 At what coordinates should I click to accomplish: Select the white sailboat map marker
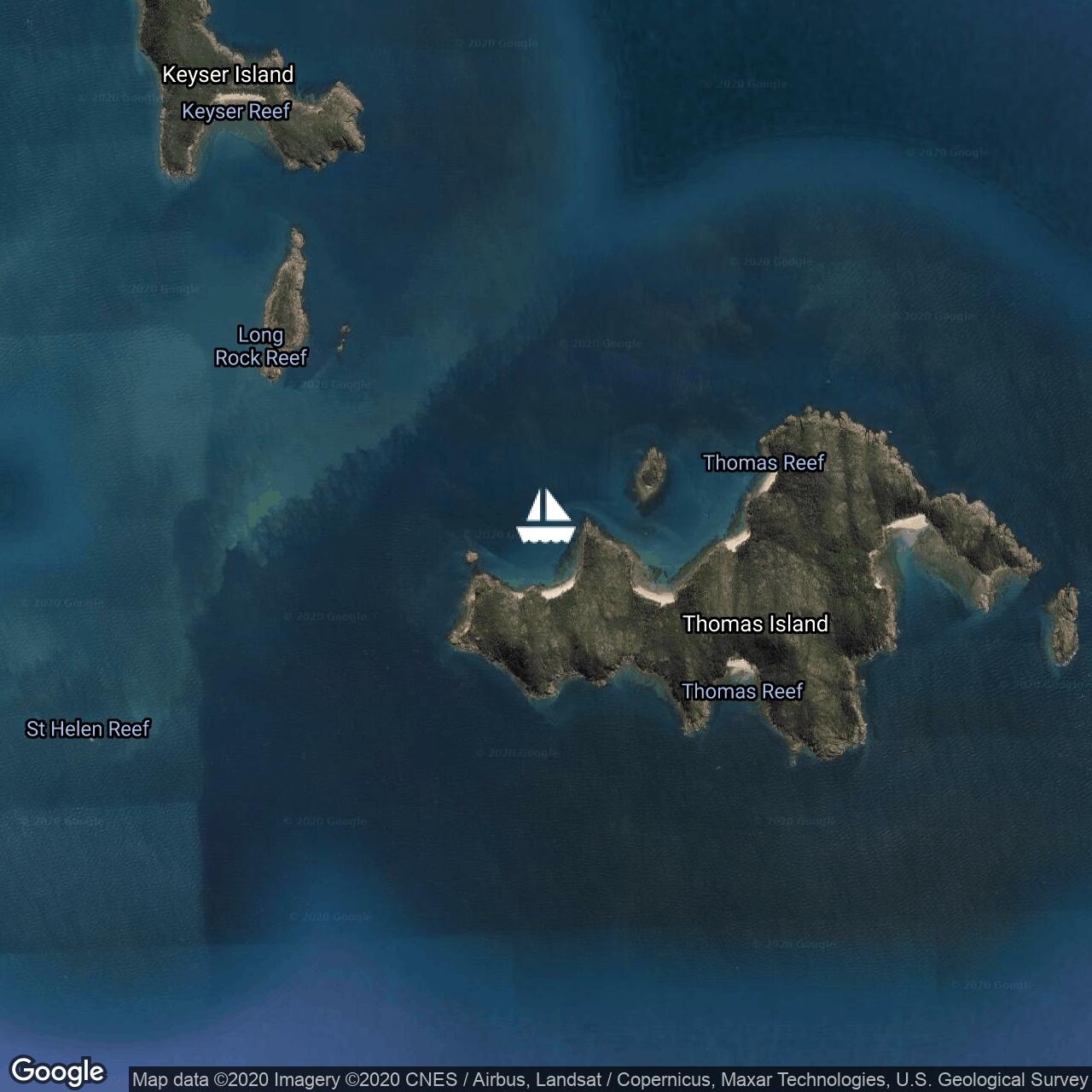point(545,517)
